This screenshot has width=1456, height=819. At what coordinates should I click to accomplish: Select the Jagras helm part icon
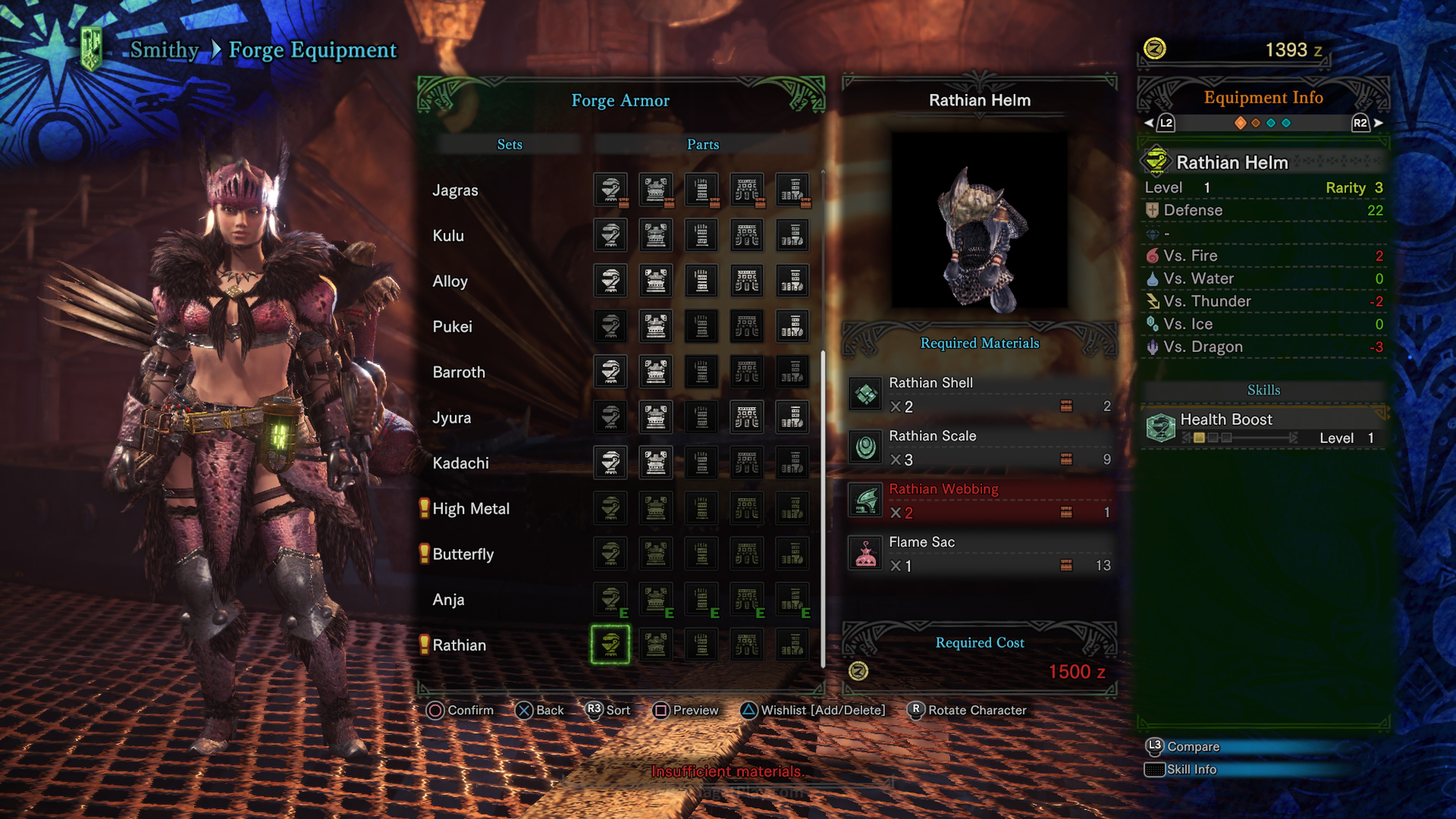pos(610,189)
